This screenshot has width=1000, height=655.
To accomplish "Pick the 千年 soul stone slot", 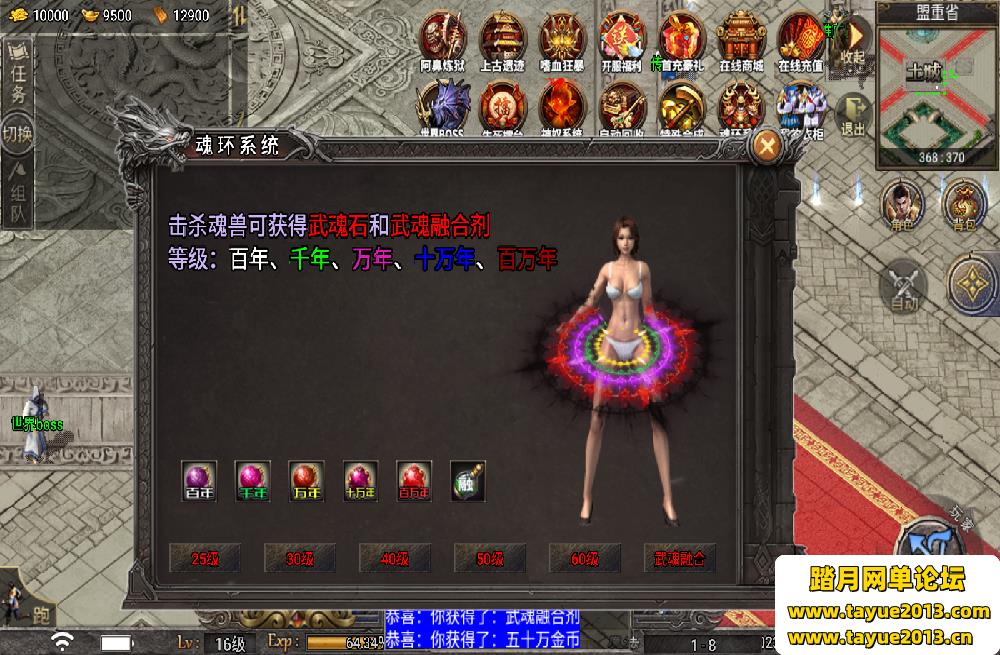I will (x=253, y=479).
